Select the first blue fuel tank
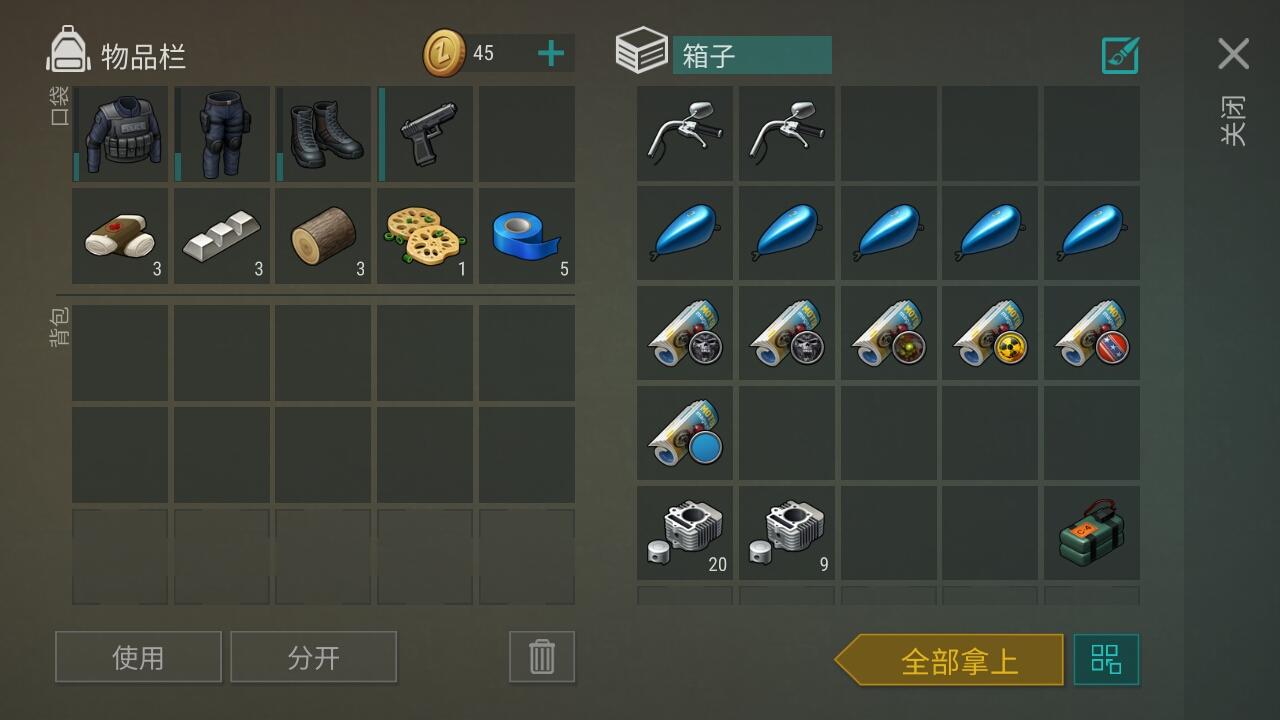Screen dimensions: 1280x720 tap(684, 233)
